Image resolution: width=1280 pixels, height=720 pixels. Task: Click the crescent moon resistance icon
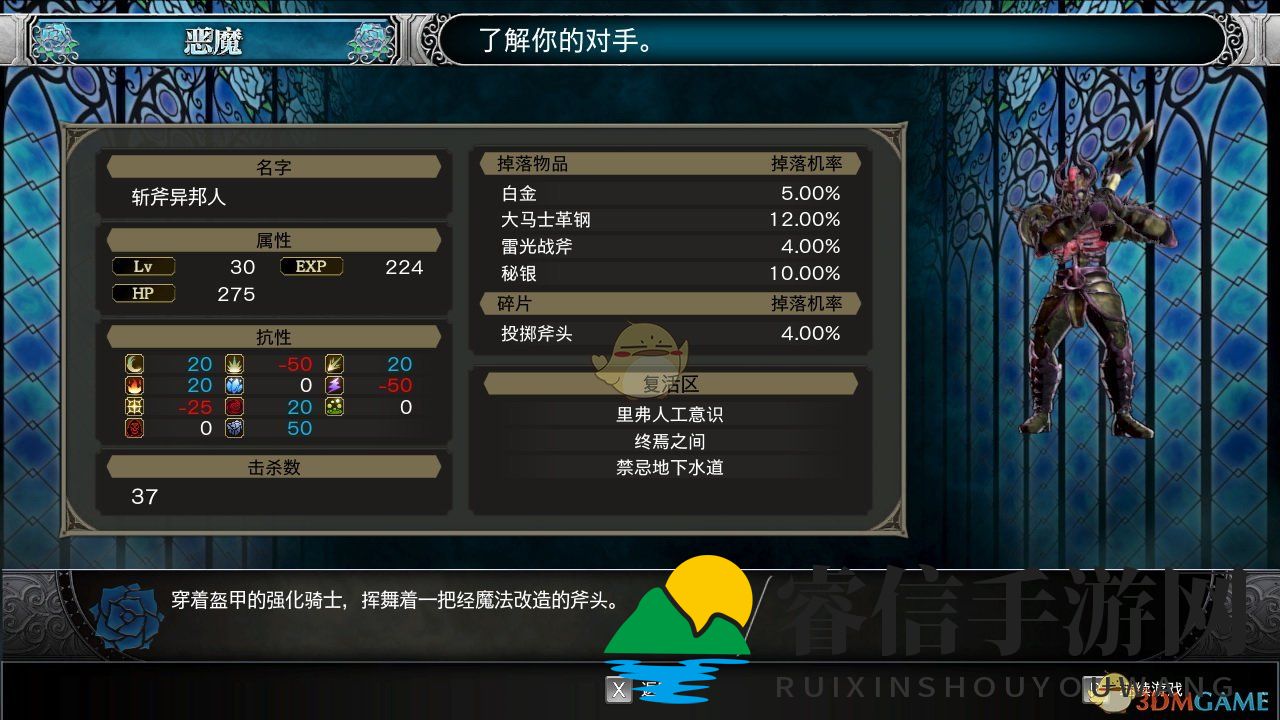133,364
